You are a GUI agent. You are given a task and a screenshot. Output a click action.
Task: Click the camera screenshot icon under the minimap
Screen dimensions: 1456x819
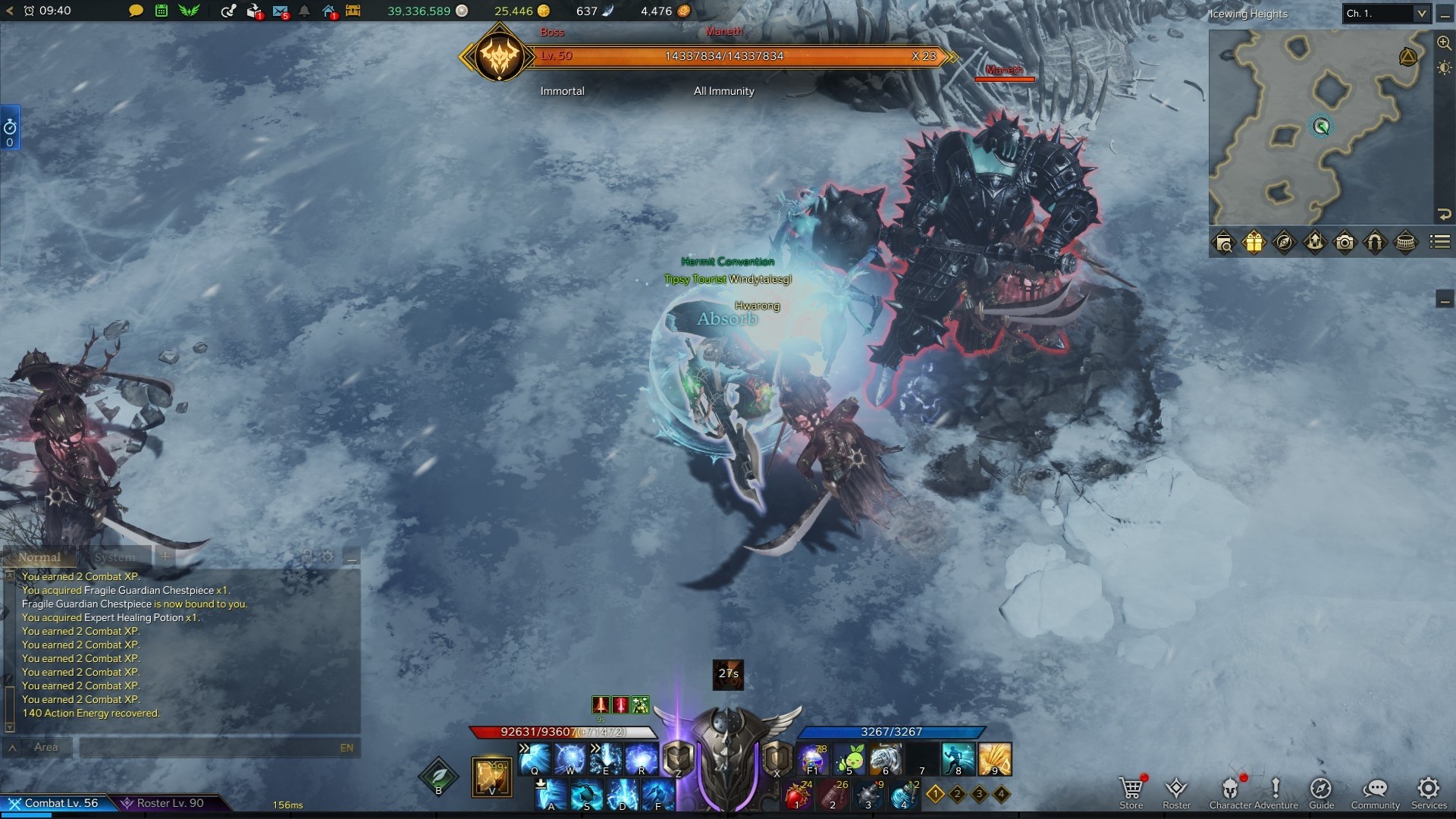pyautogui.click(x=1345, y=243)
